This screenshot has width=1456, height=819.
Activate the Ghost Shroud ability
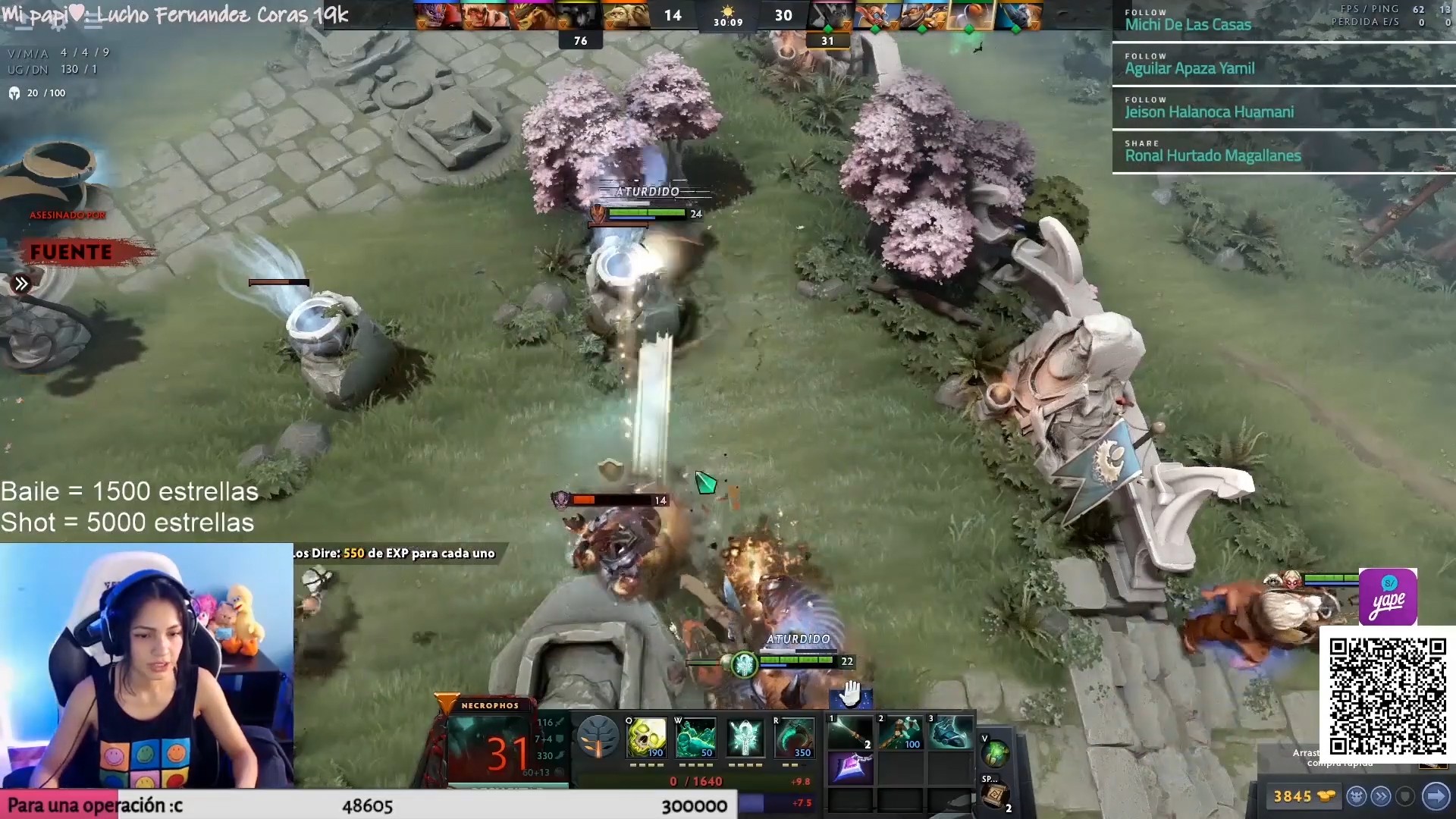tap(695, 737)
